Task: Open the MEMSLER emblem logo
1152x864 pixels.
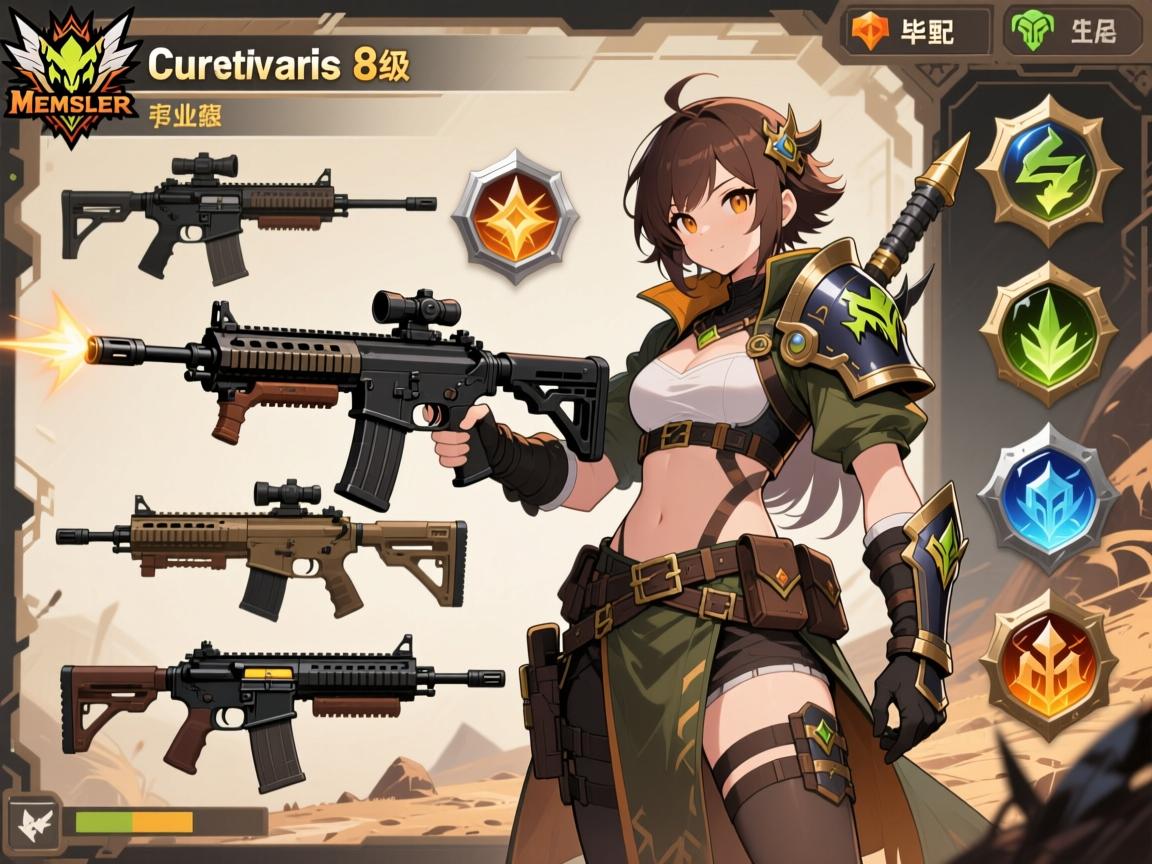Action: click(x=68, y=78)
